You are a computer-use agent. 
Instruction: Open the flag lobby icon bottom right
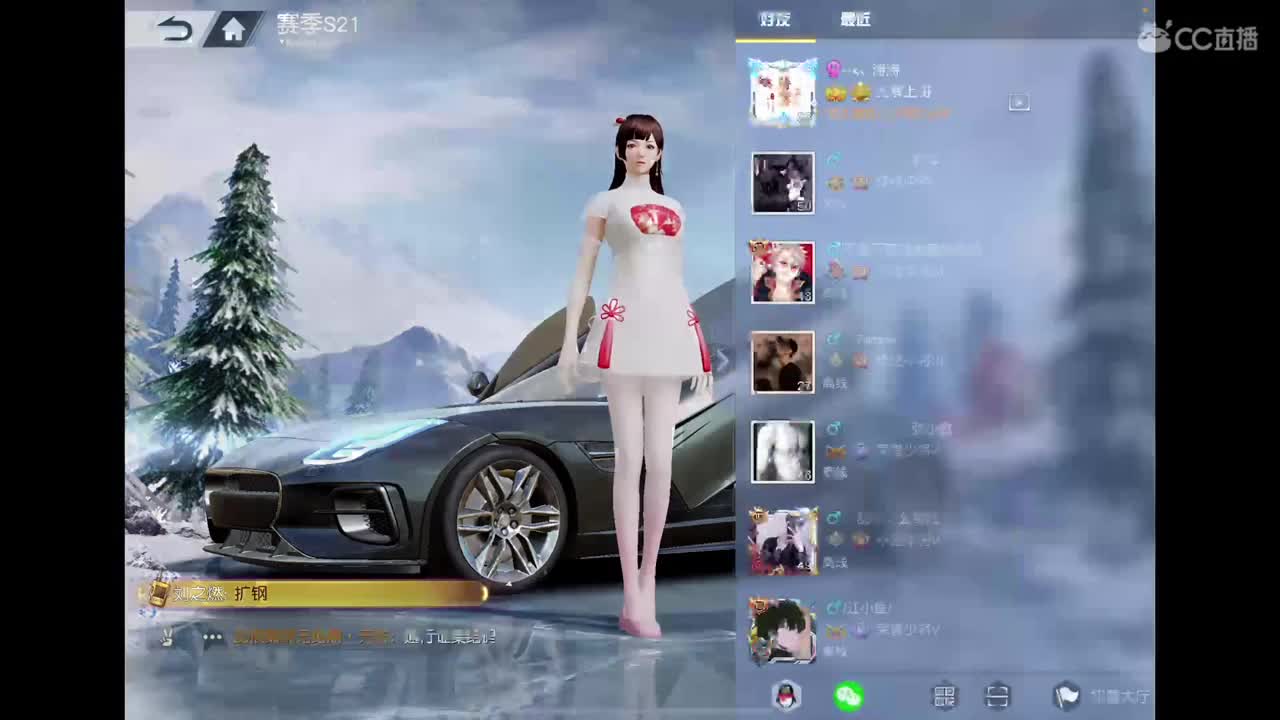coord(1067,697)
